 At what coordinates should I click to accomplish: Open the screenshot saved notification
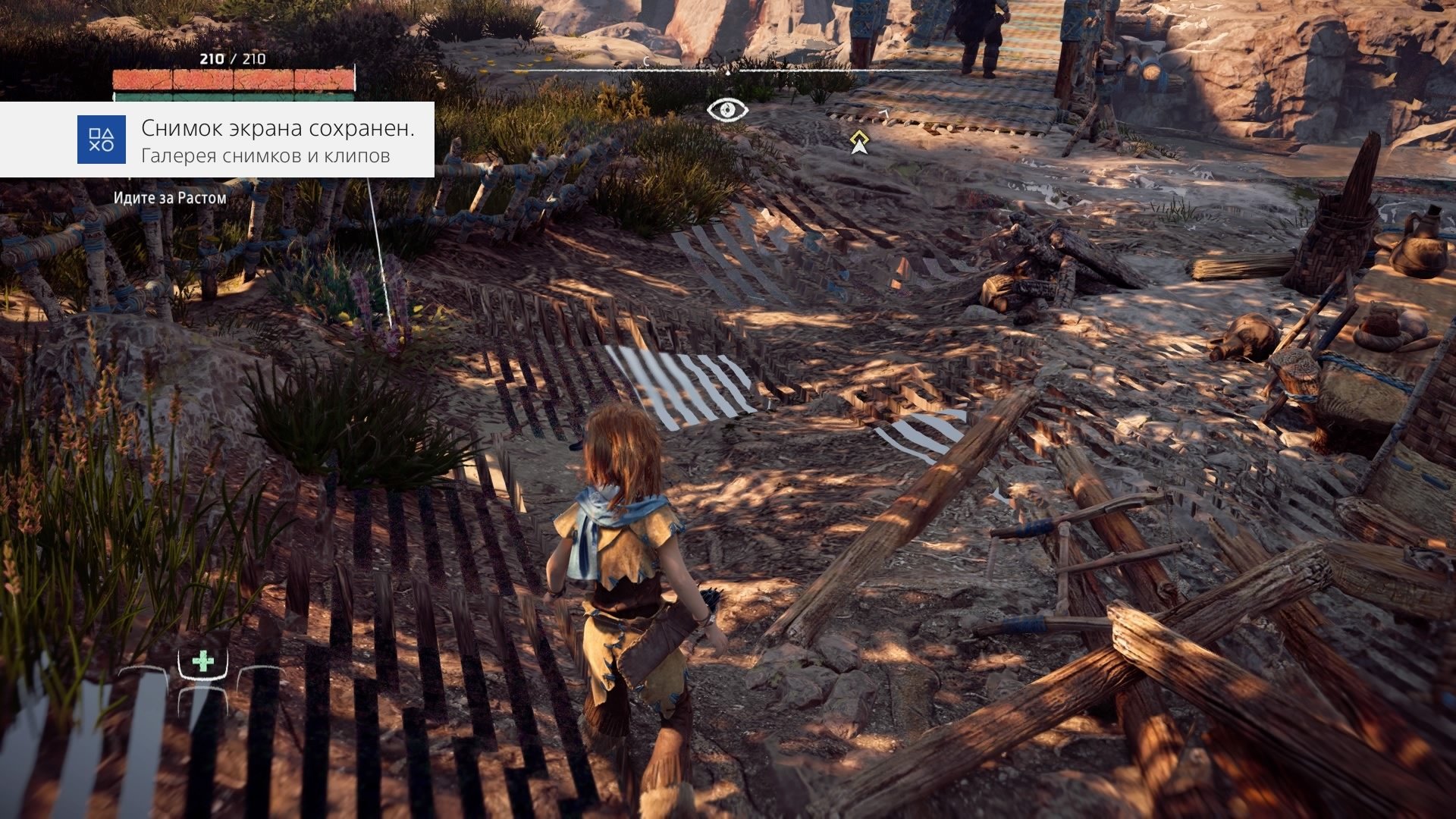click(277, 140)
